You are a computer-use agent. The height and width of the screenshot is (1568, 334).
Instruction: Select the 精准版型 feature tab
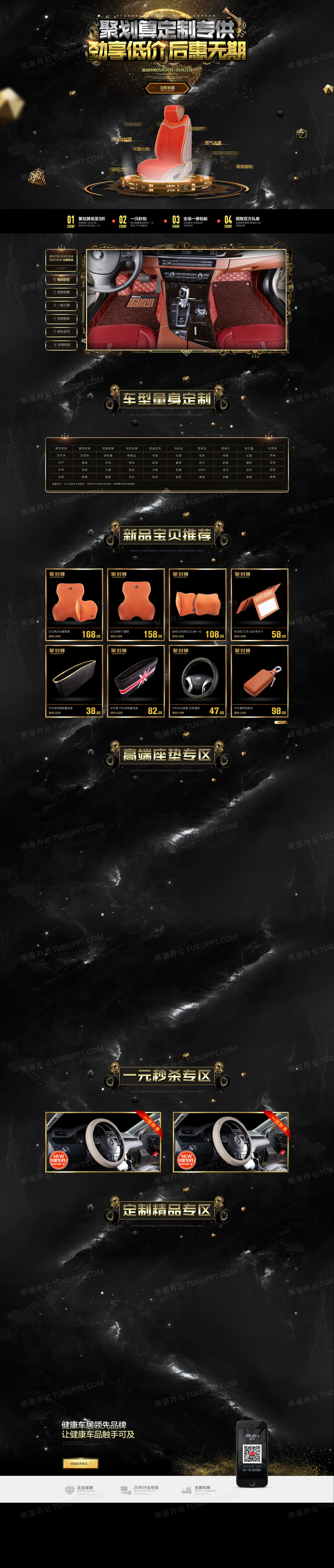pos(61,280)
